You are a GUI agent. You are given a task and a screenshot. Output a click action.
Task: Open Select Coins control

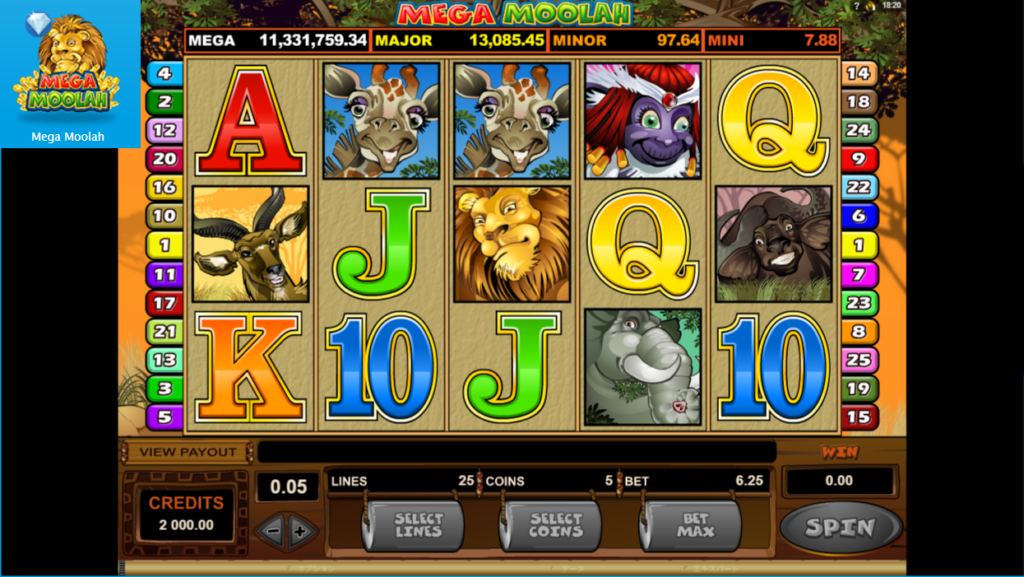pos(555,526)
